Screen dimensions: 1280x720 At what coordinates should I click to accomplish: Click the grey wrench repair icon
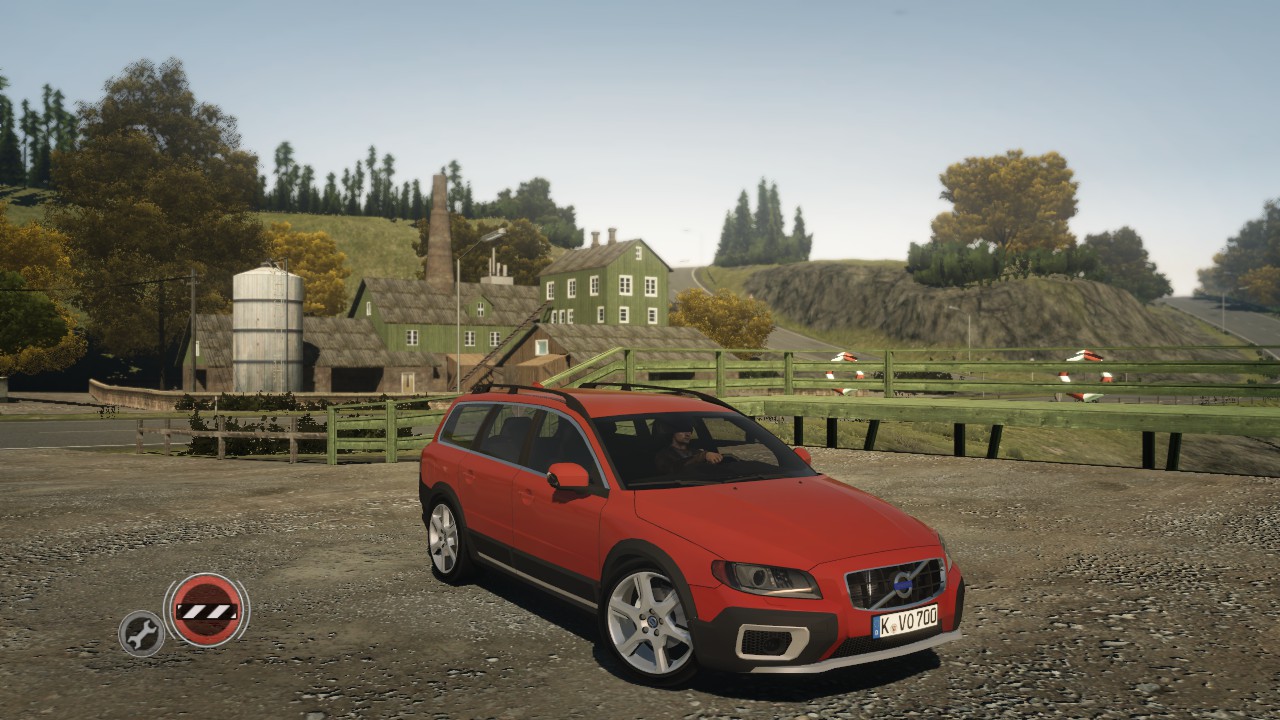click(x=141, y=633)
